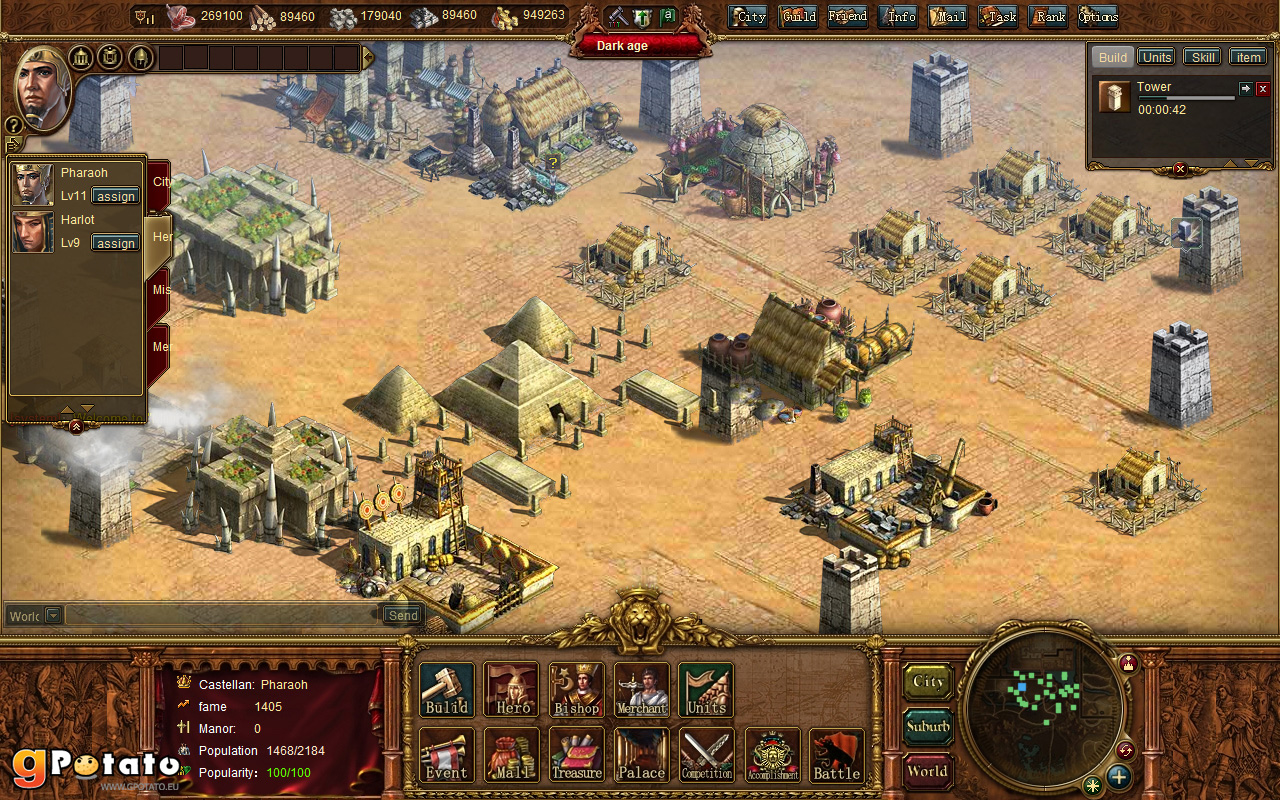The image size is (1280, 800).
Task: Switch view to the Suburb
Action: 928,726
